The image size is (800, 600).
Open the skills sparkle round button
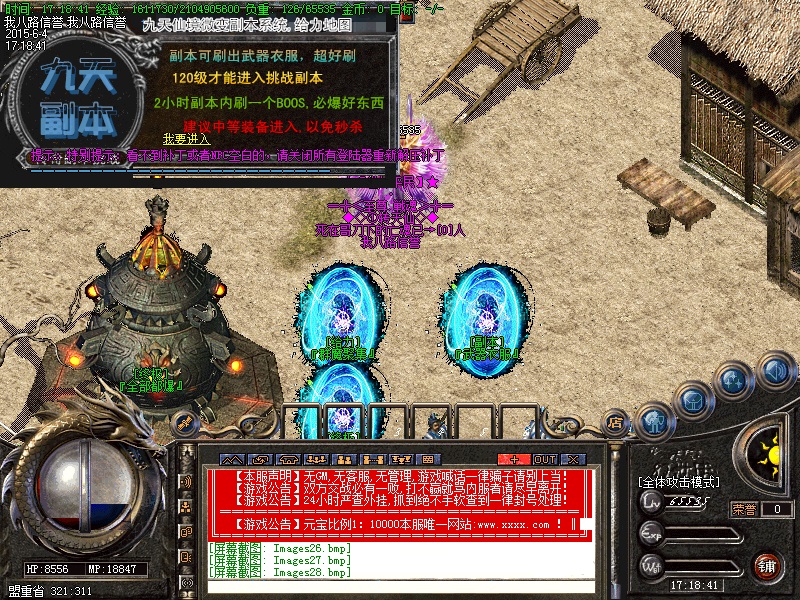733,381
